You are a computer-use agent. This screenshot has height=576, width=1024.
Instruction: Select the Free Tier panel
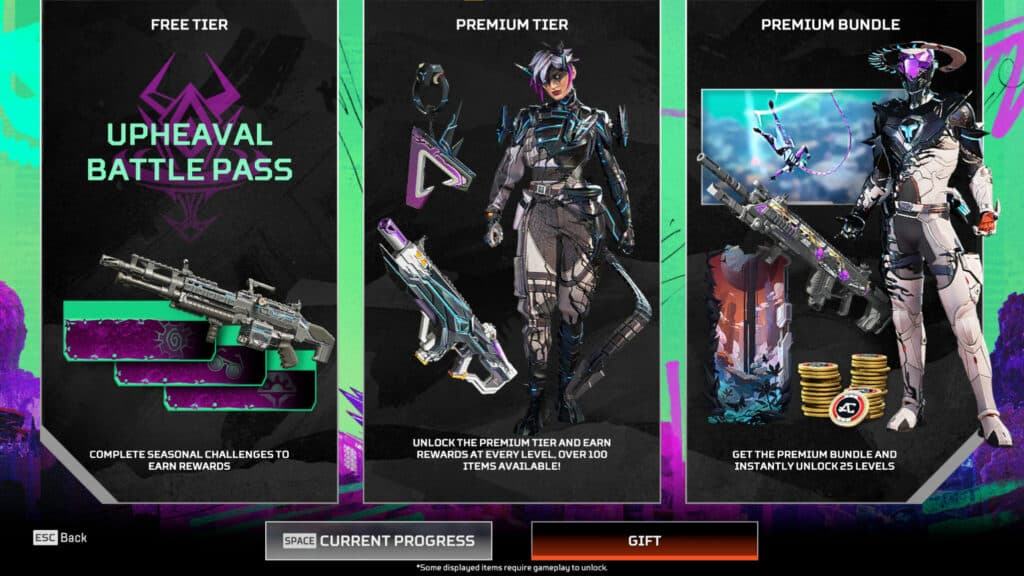189,250
